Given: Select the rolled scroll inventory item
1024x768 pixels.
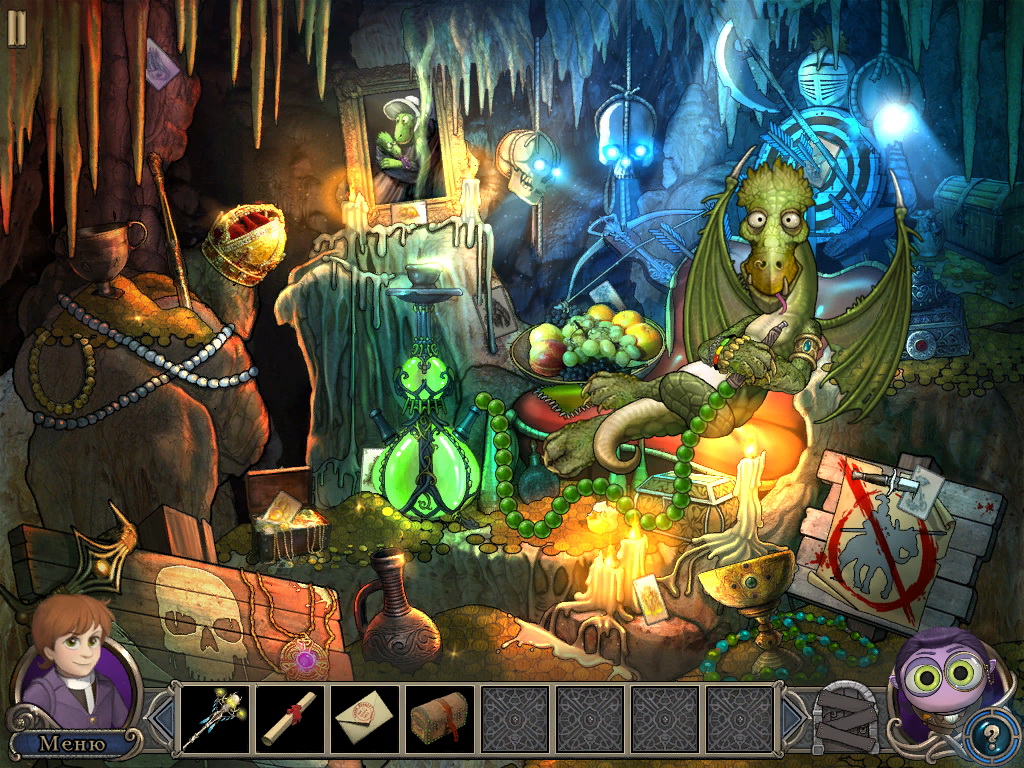Looking at the screenshot, I should (291, 720).
